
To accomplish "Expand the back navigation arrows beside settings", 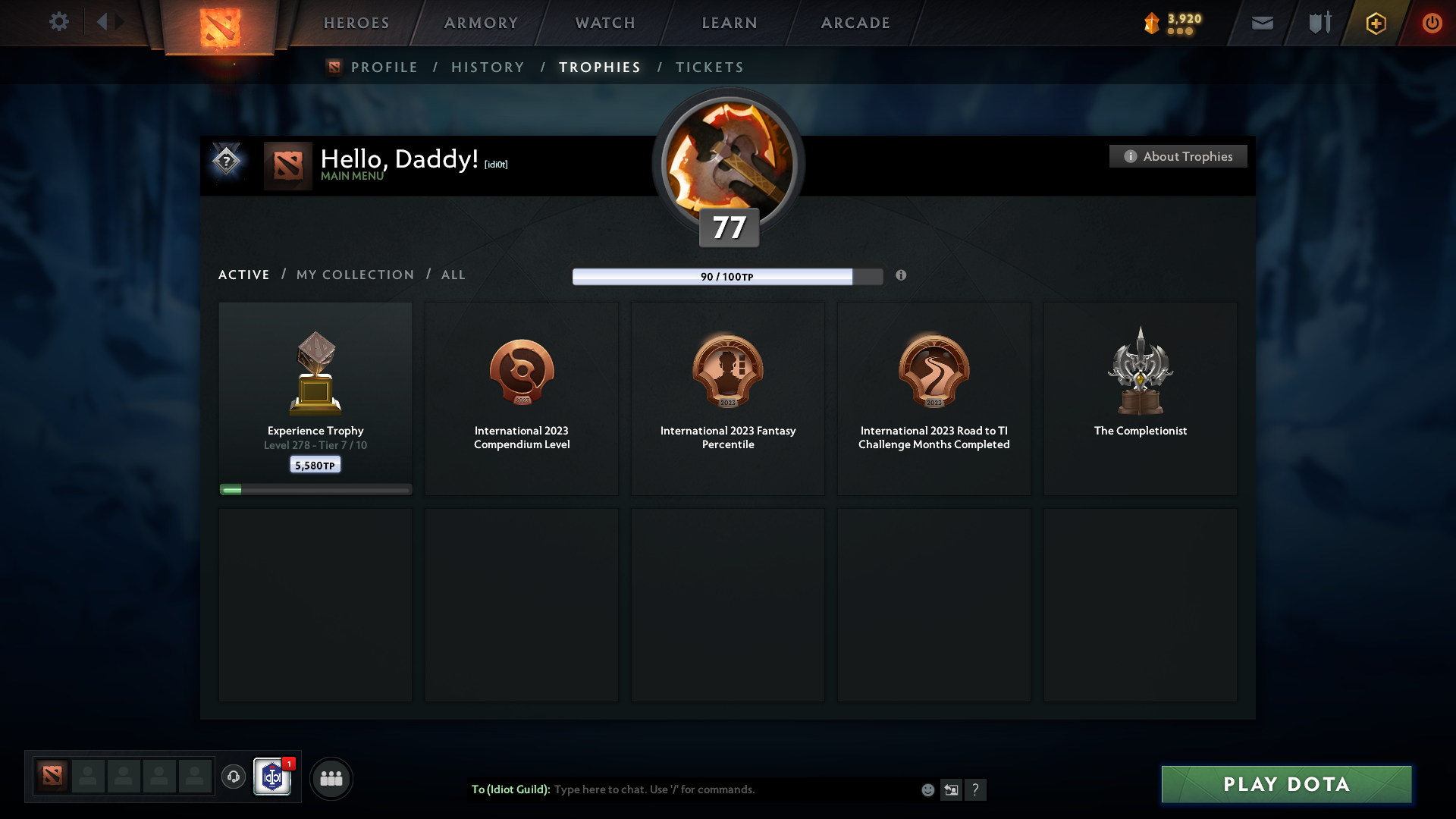I will [x=109, y=22].
